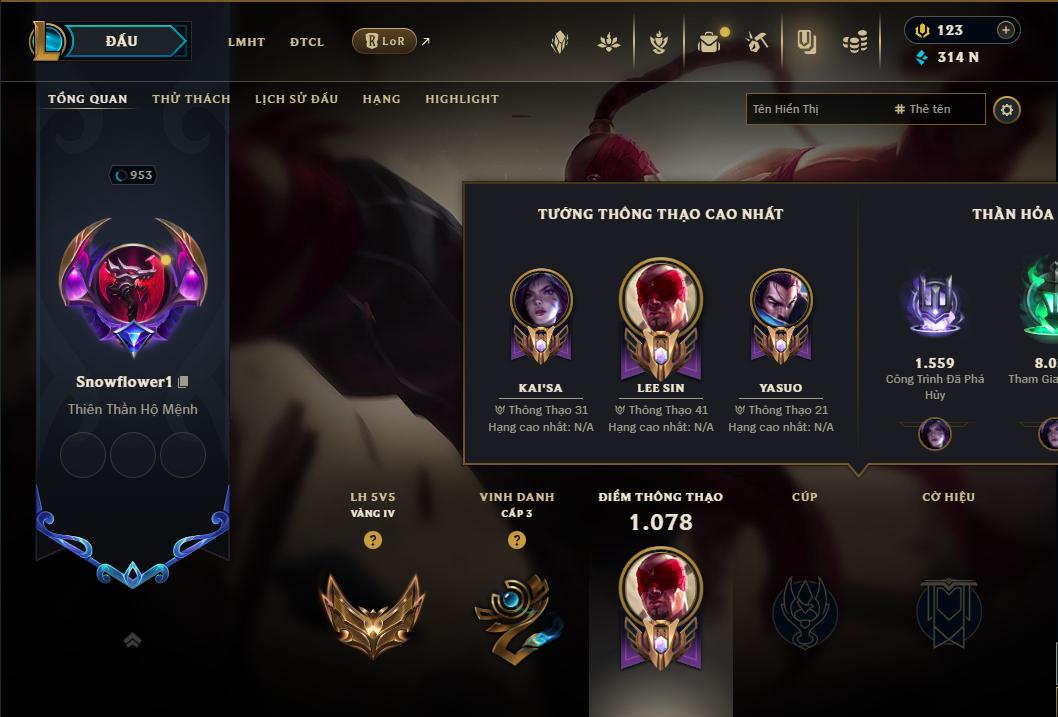Switch to the ĐTCL game tab
Image resolution: width=1058 pixels, height=717 pixels.
pyautogui.click(x=307, y=42)
